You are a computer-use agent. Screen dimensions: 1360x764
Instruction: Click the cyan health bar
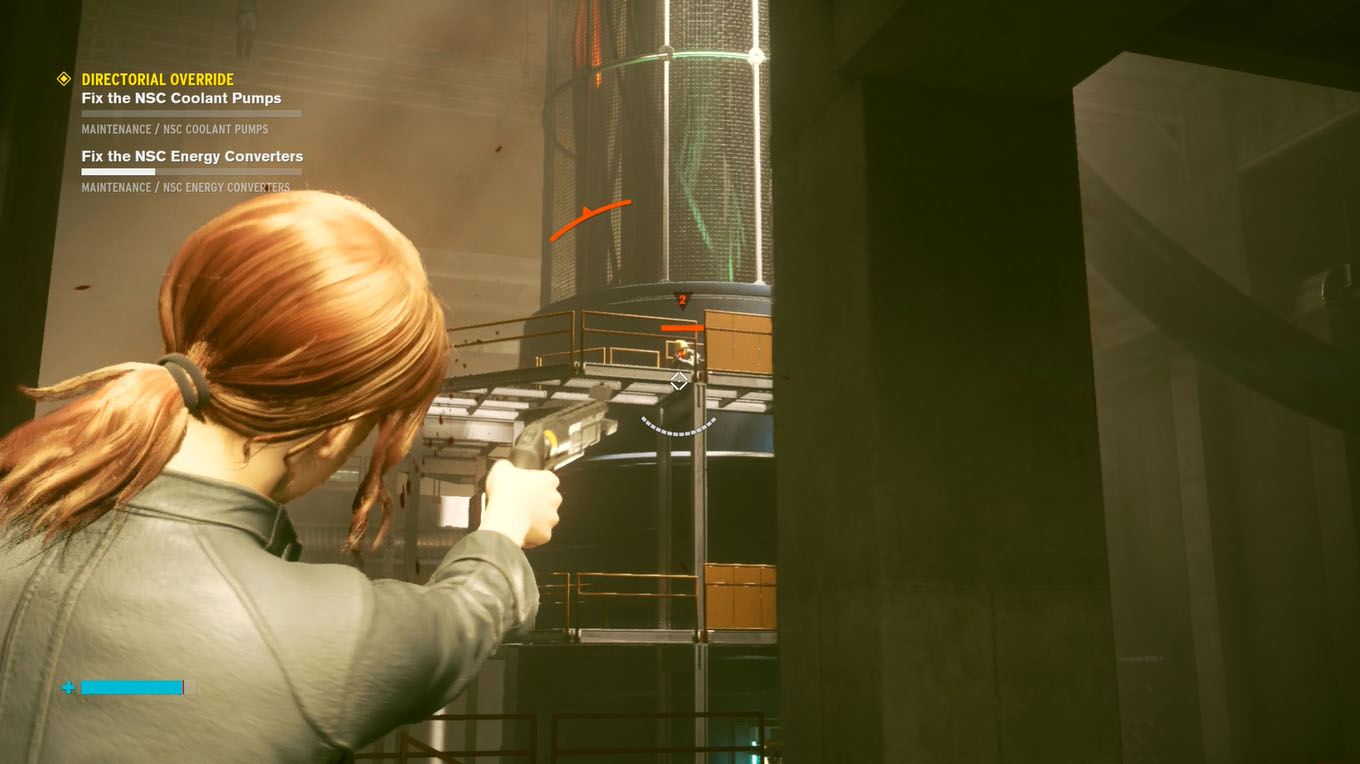tap(131, 687)
